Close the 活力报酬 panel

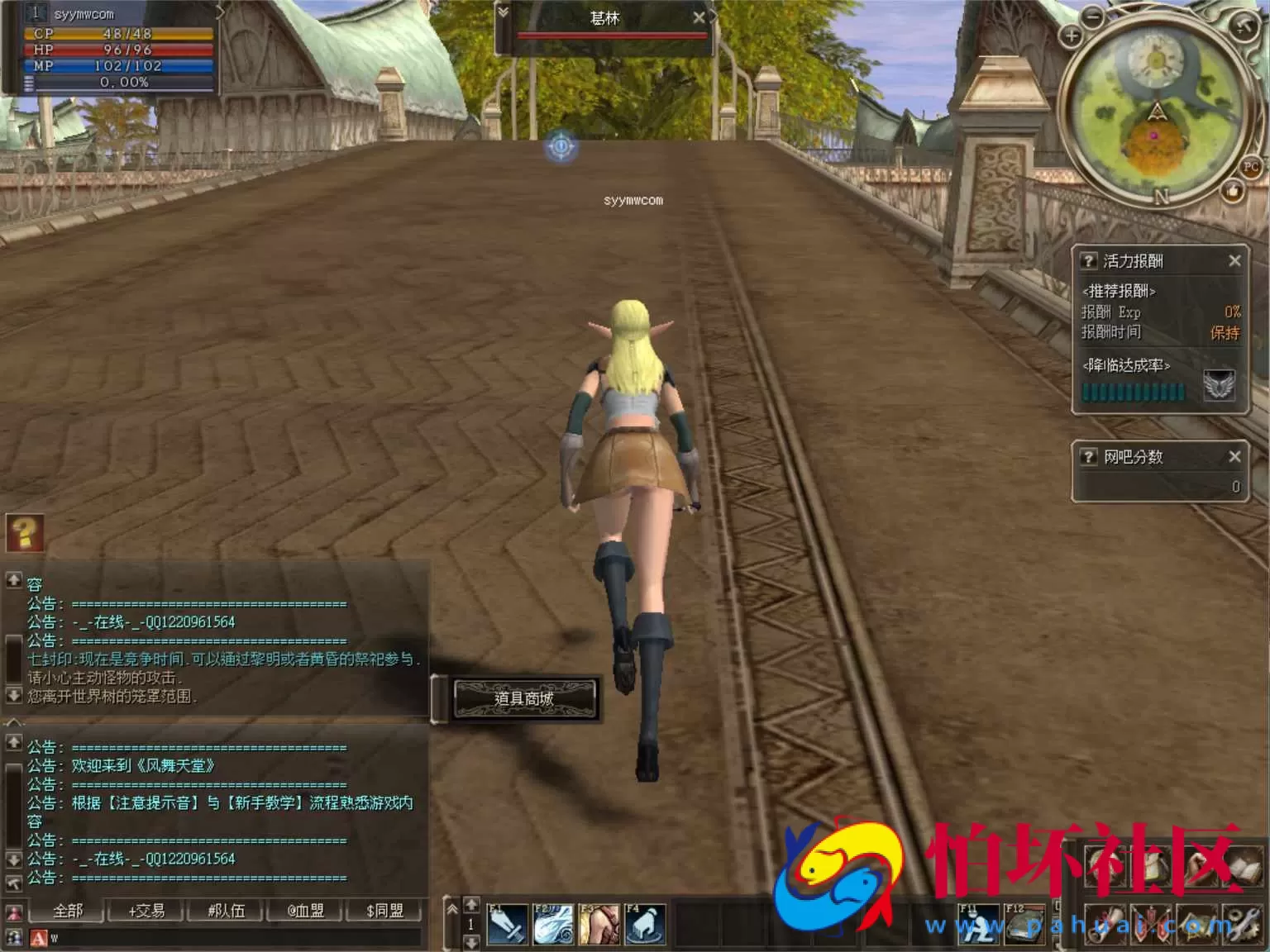(x=1234, y=261)
